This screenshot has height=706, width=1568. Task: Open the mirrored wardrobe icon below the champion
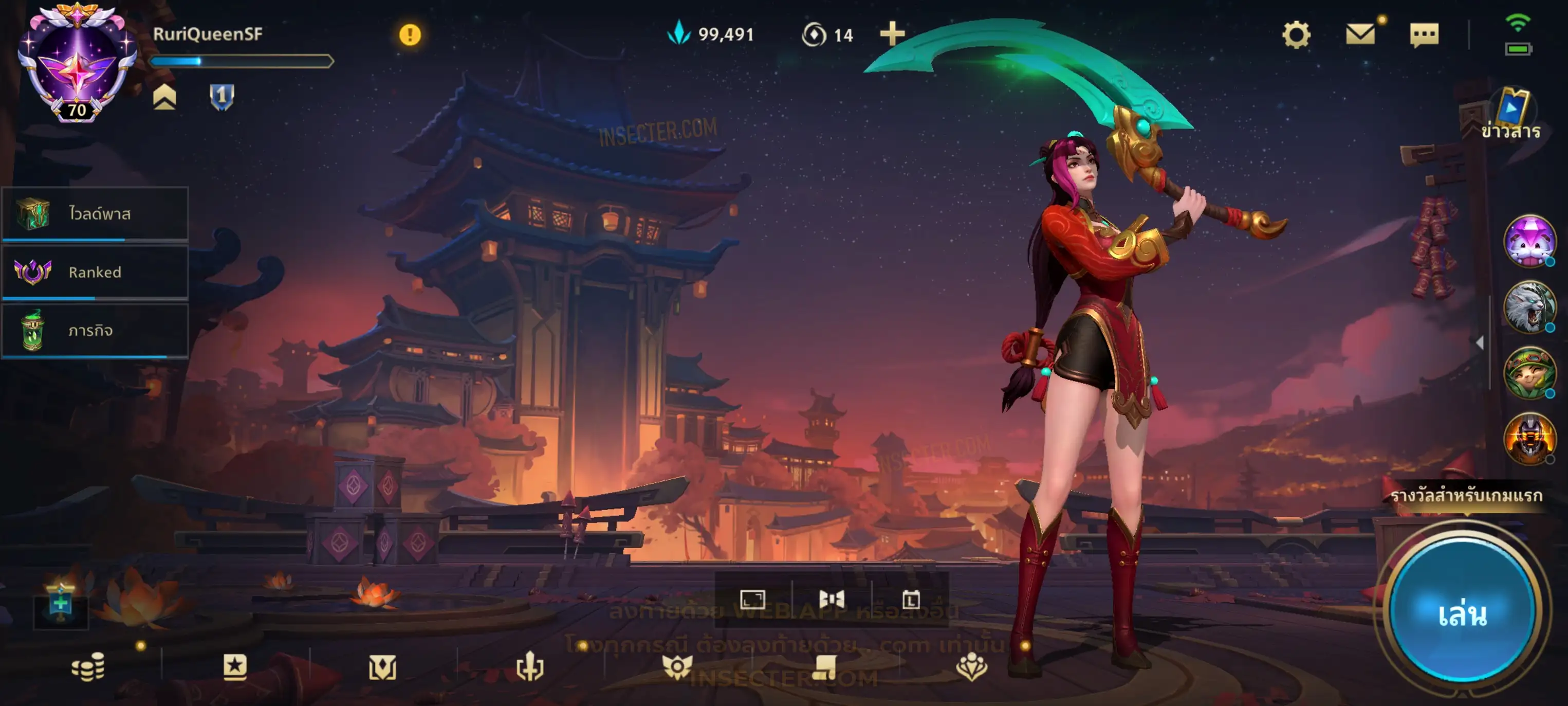[832, 600]
